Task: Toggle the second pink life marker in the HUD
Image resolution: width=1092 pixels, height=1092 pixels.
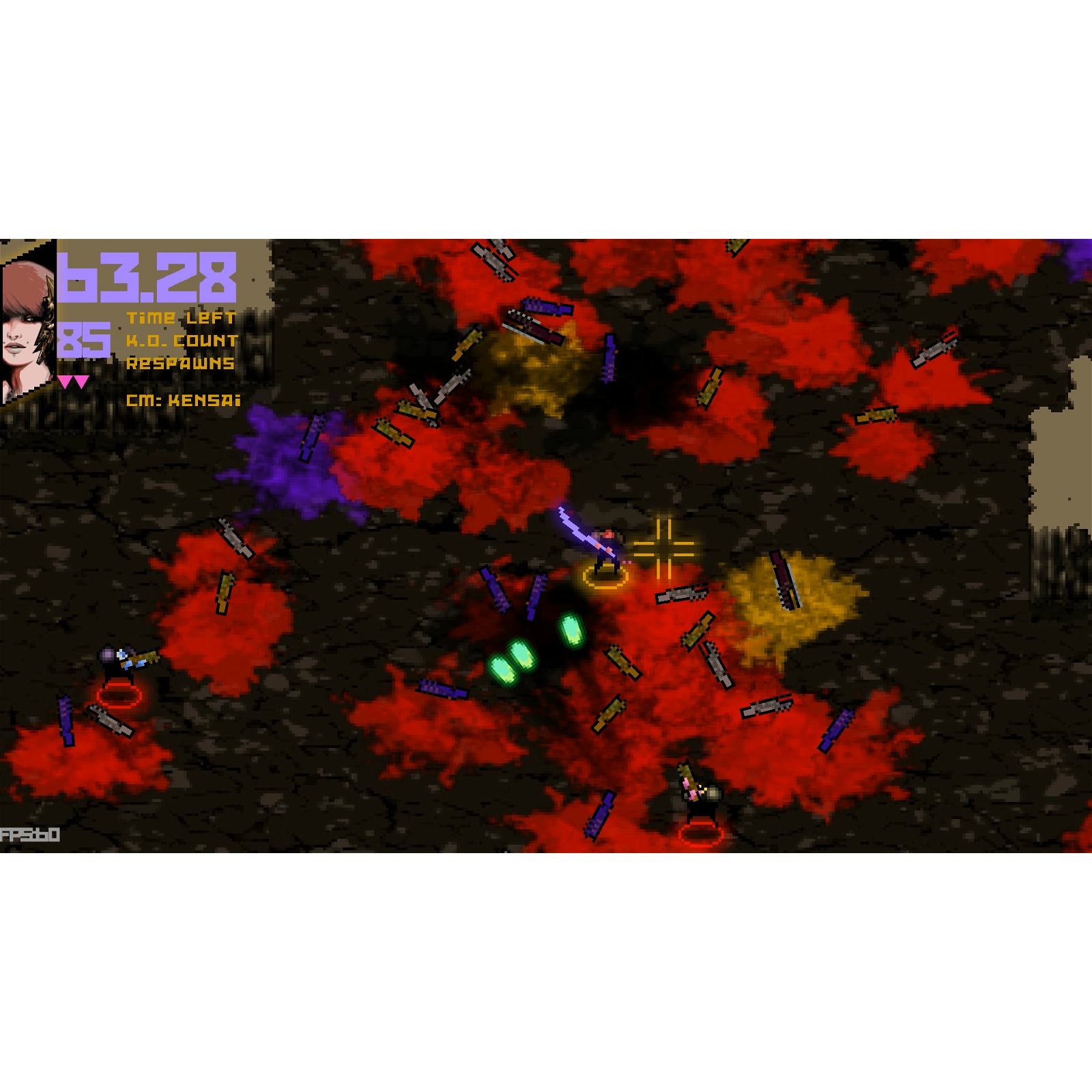Action: tap(81, 381)
